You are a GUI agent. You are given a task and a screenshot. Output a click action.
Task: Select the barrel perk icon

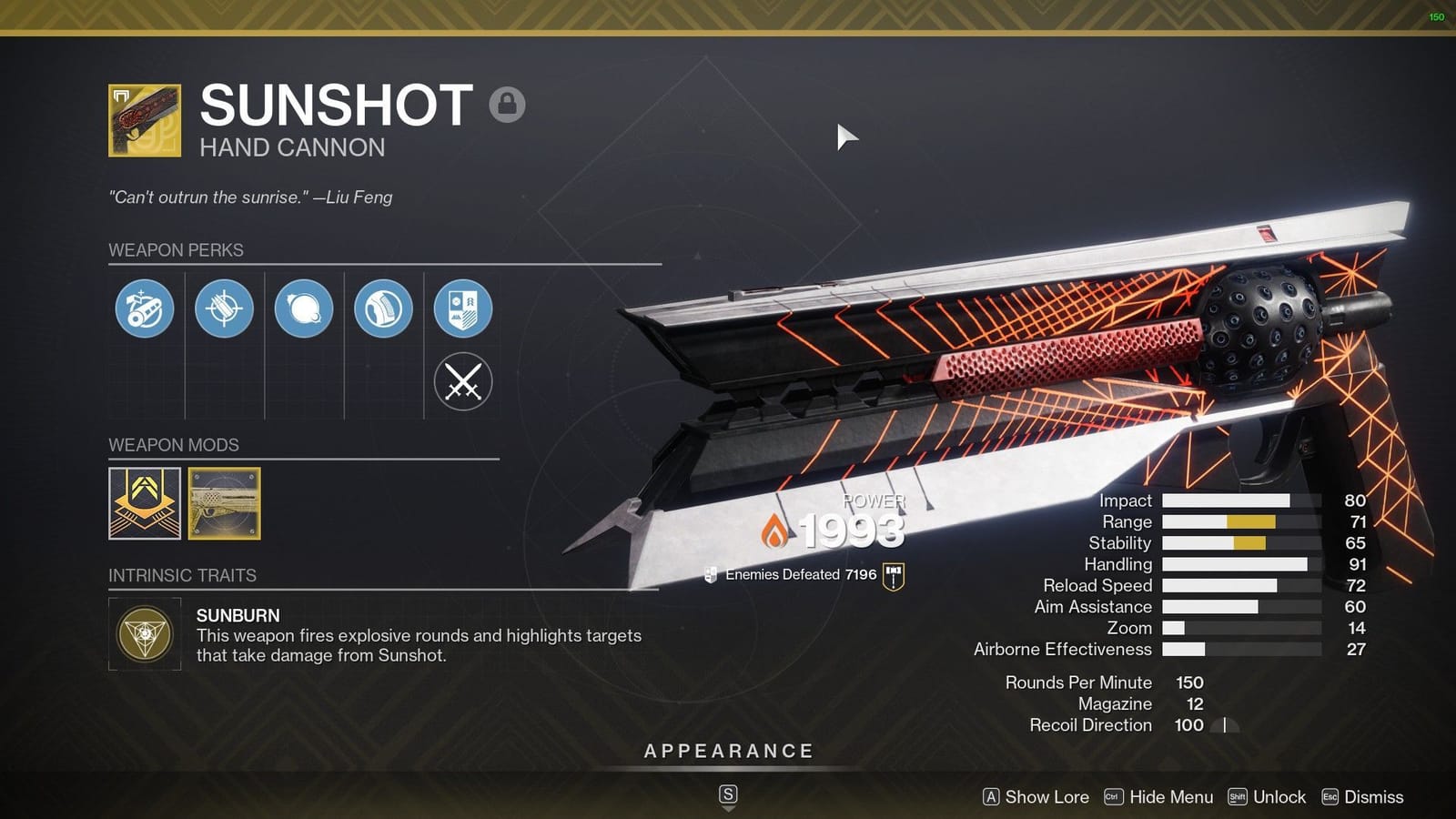click(144, 309)
